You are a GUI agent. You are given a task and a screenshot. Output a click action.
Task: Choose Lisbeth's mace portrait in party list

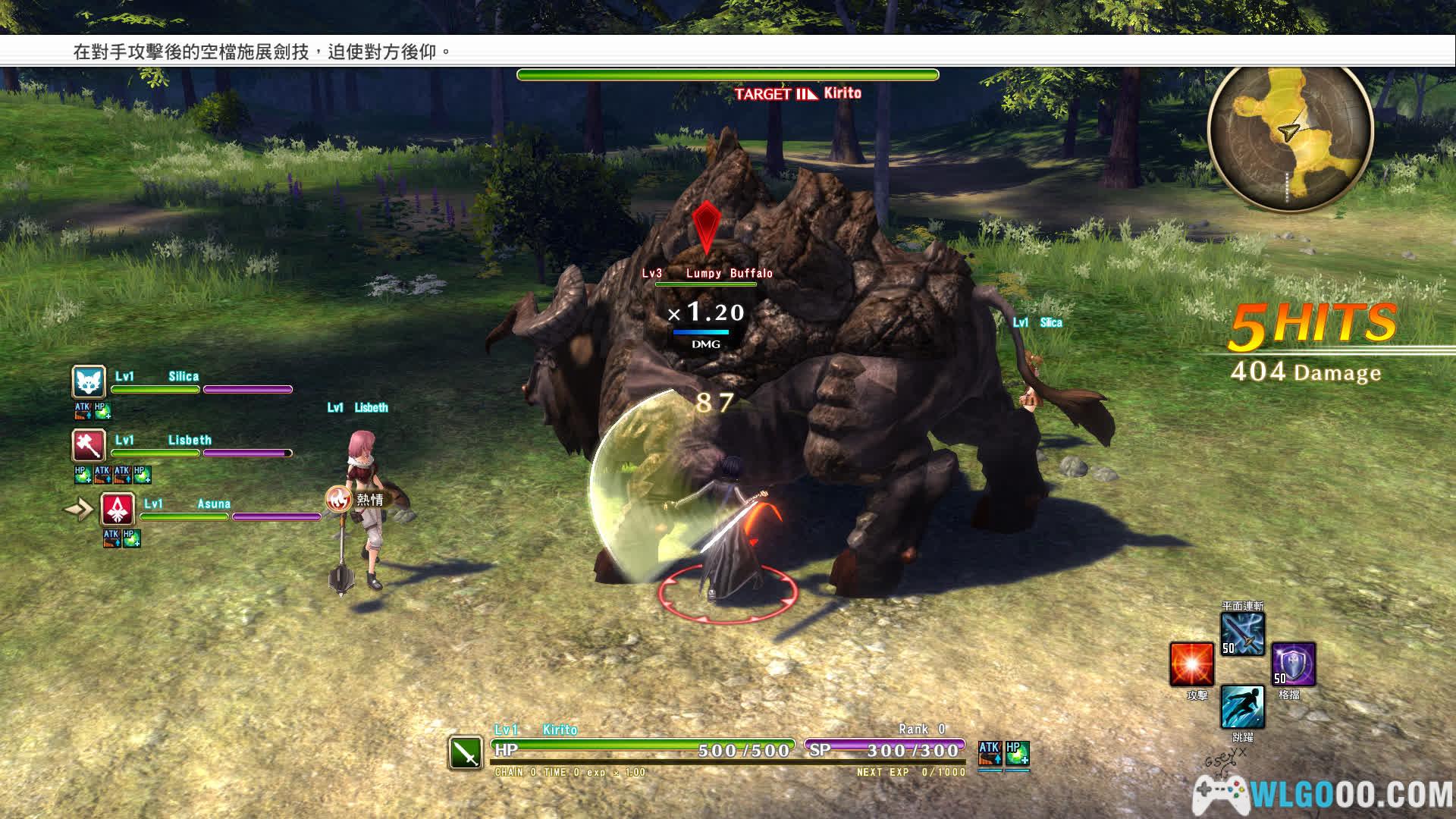(89, 446)
